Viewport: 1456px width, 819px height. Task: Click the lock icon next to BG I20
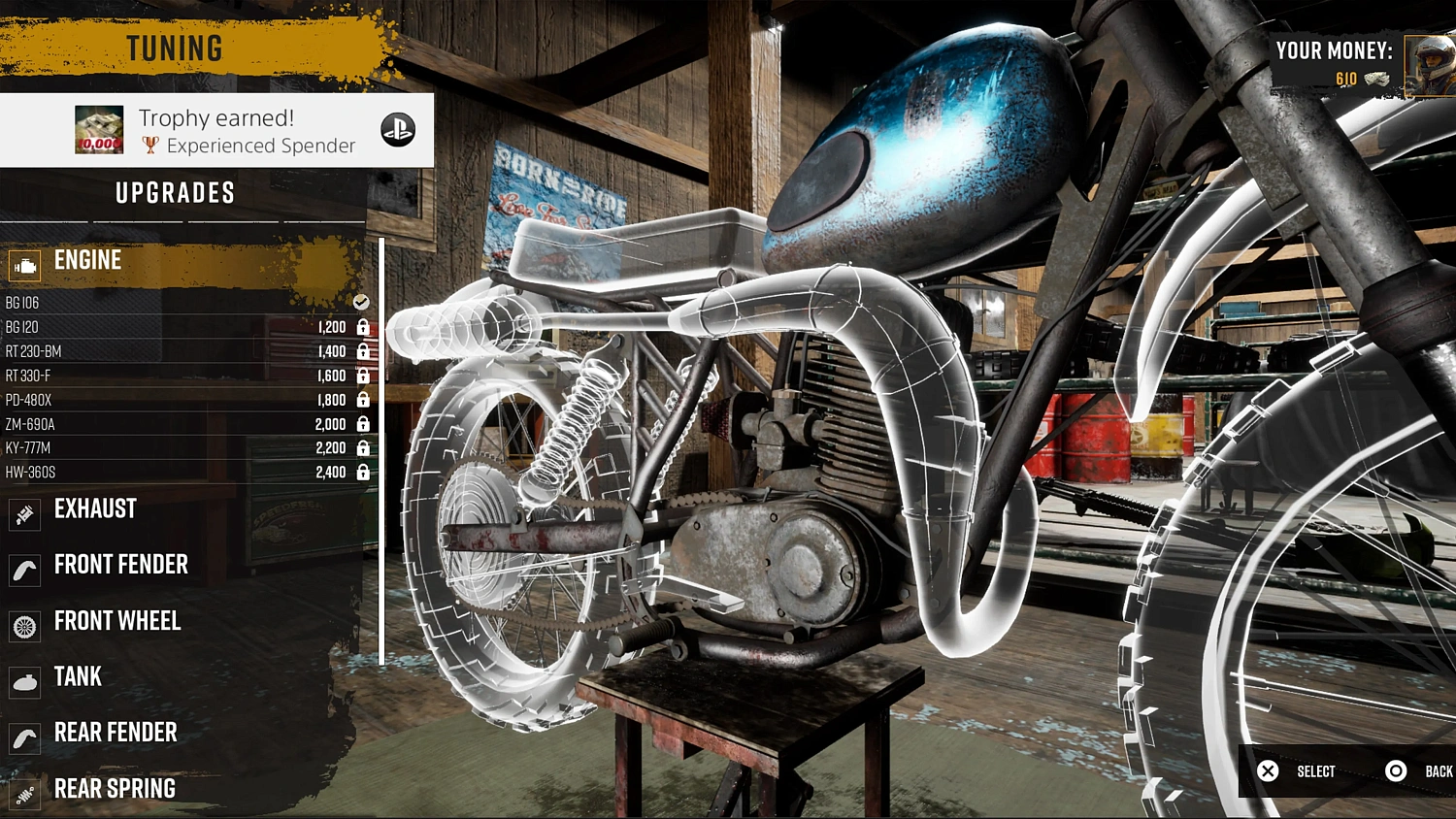tap(361, 327)
